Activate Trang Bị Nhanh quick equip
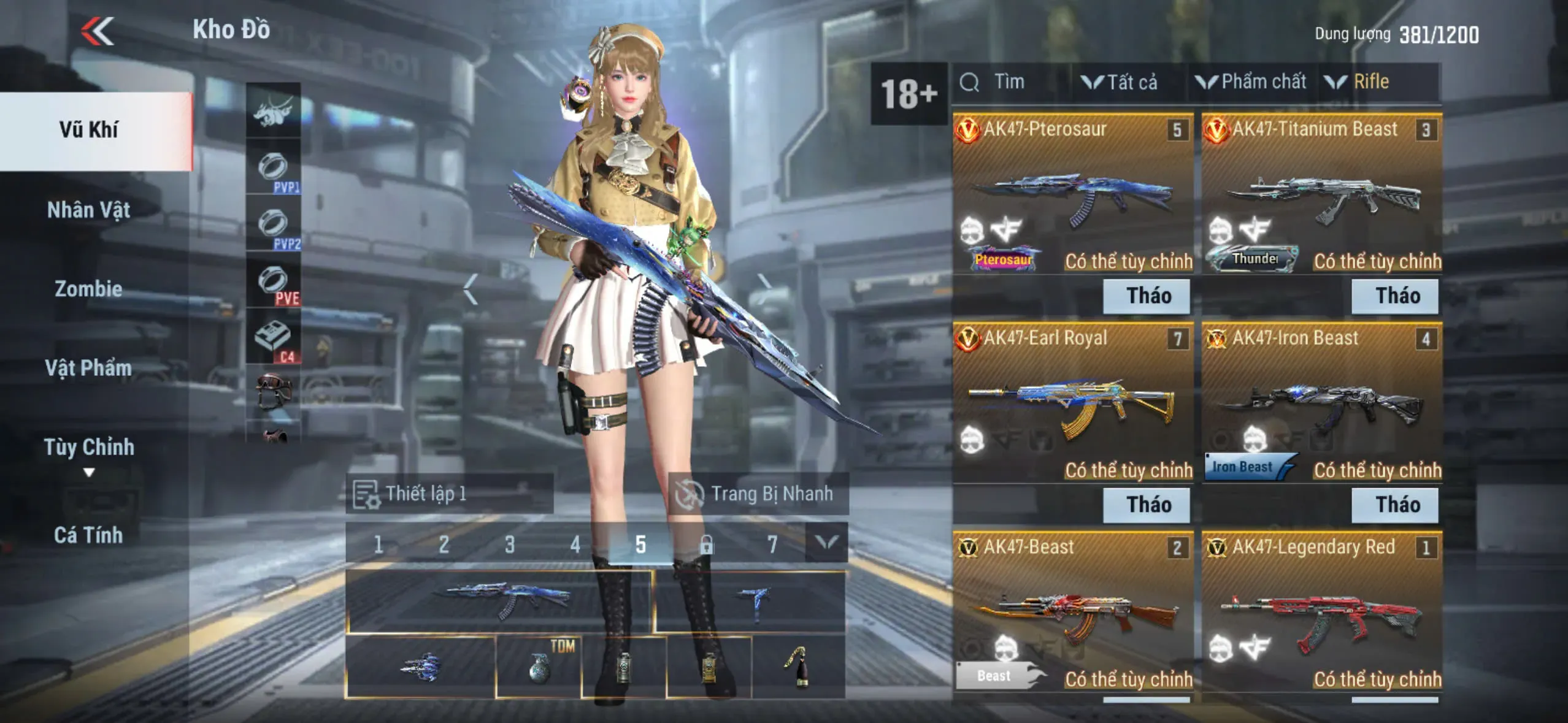The image size is (1568, 723). click(758, 494)
